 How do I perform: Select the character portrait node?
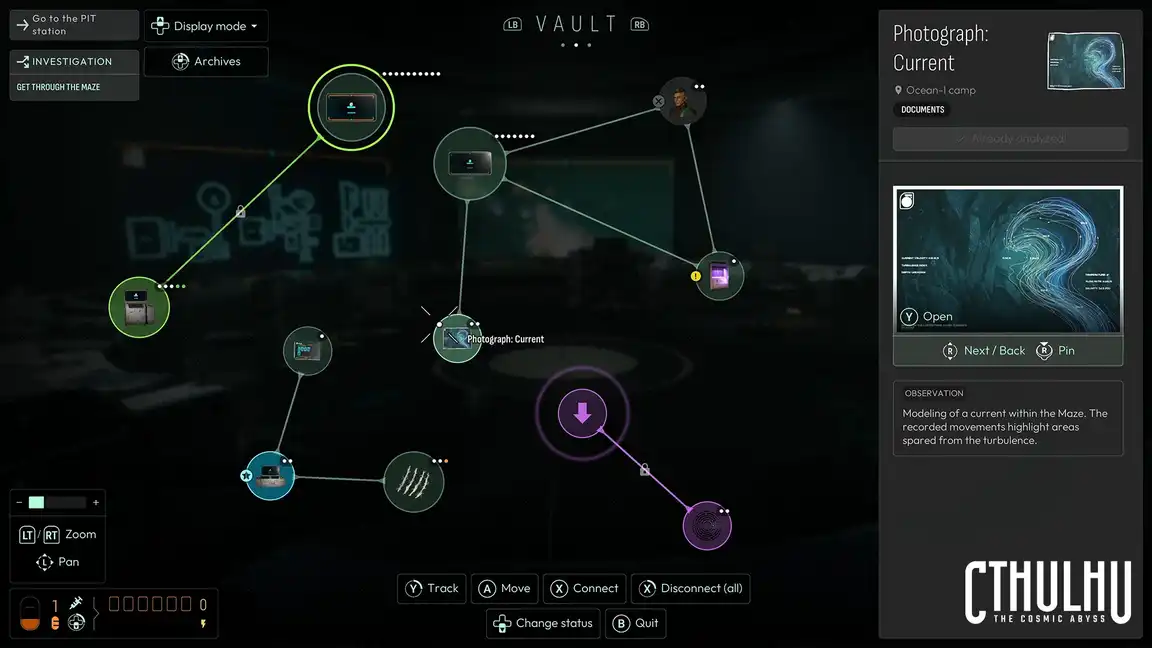coord(684,102)
